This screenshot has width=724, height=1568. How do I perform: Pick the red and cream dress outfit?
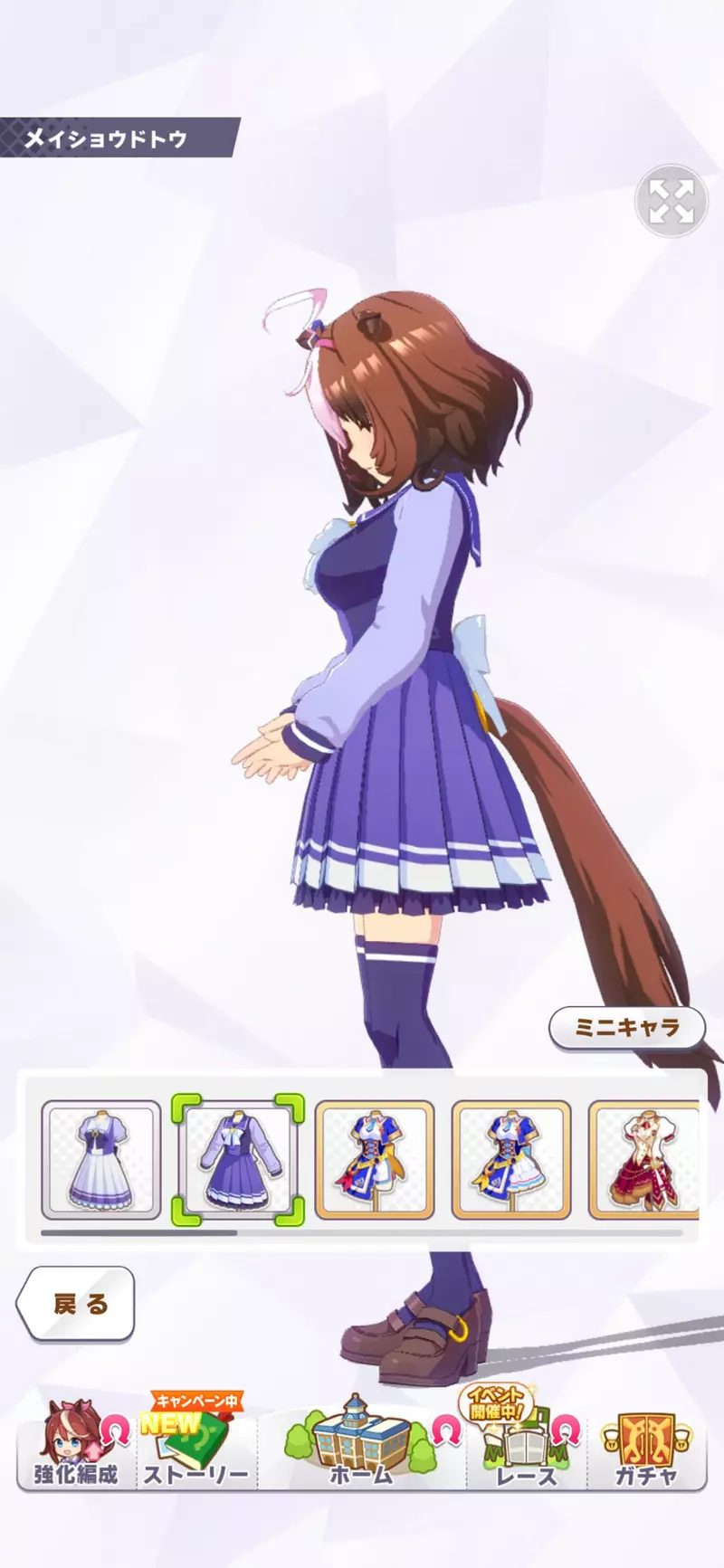tap(644, 1159)
